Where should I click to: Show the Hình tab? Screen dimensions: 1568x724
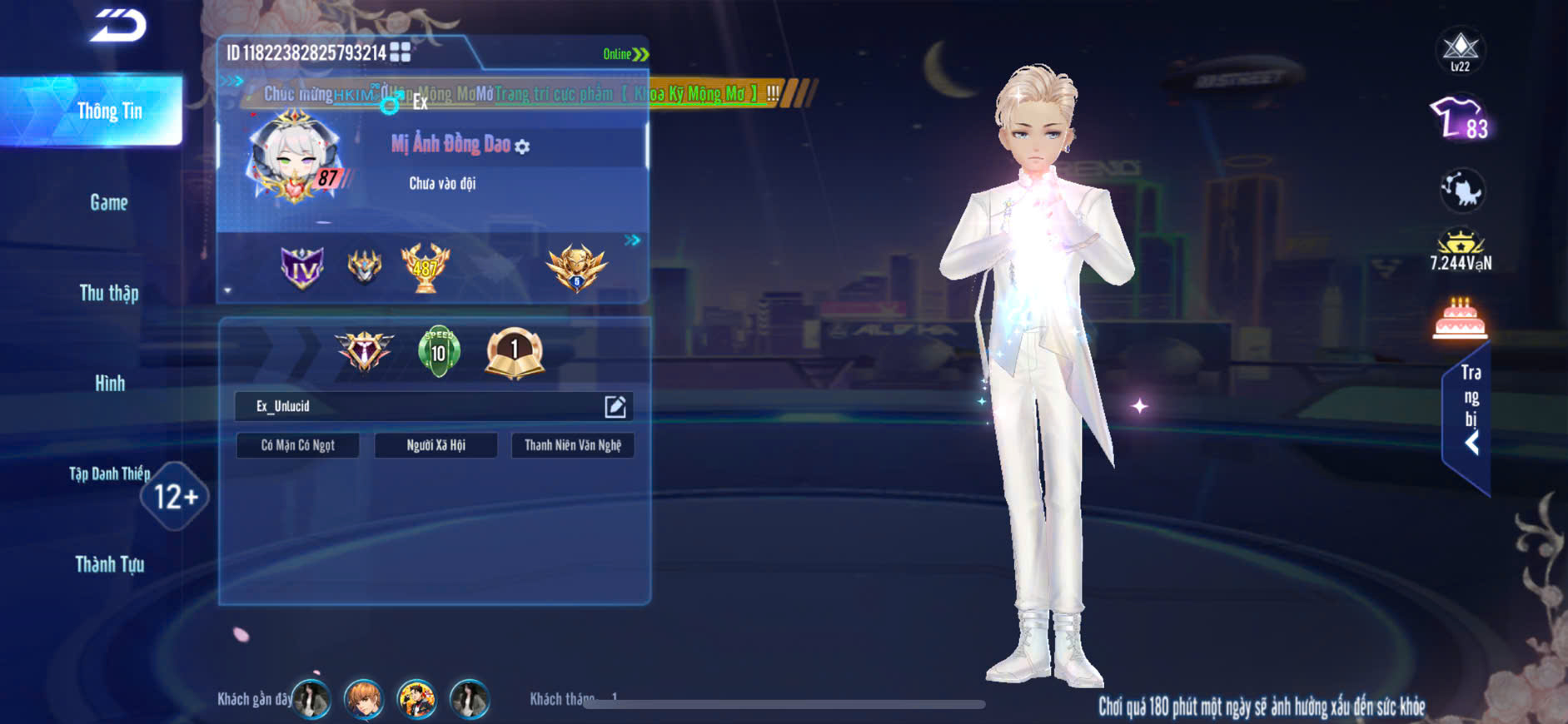point(109,384)
